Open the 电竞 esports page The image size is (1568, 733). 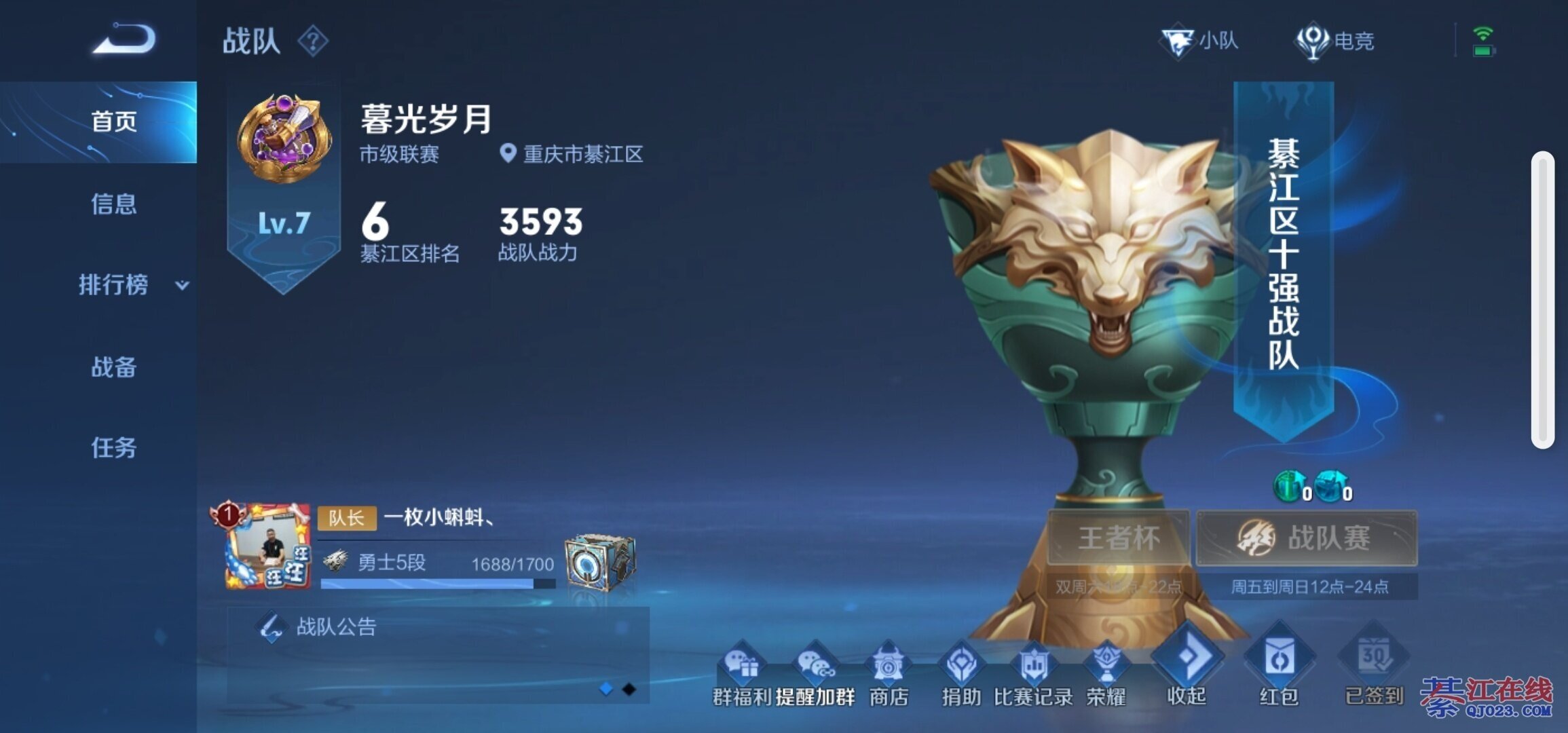pyautogui.click(x=1335, y=41)
